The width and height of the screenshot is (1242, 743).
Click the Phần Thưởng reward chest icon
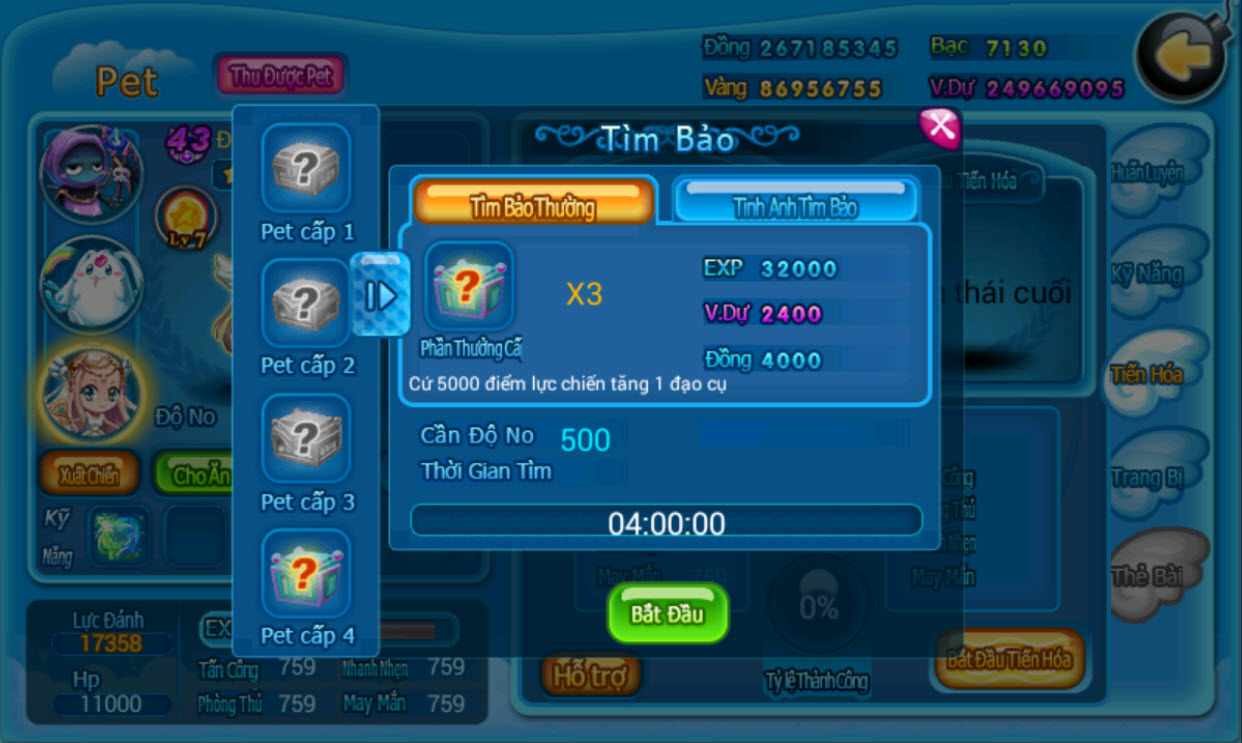point(469,288)
